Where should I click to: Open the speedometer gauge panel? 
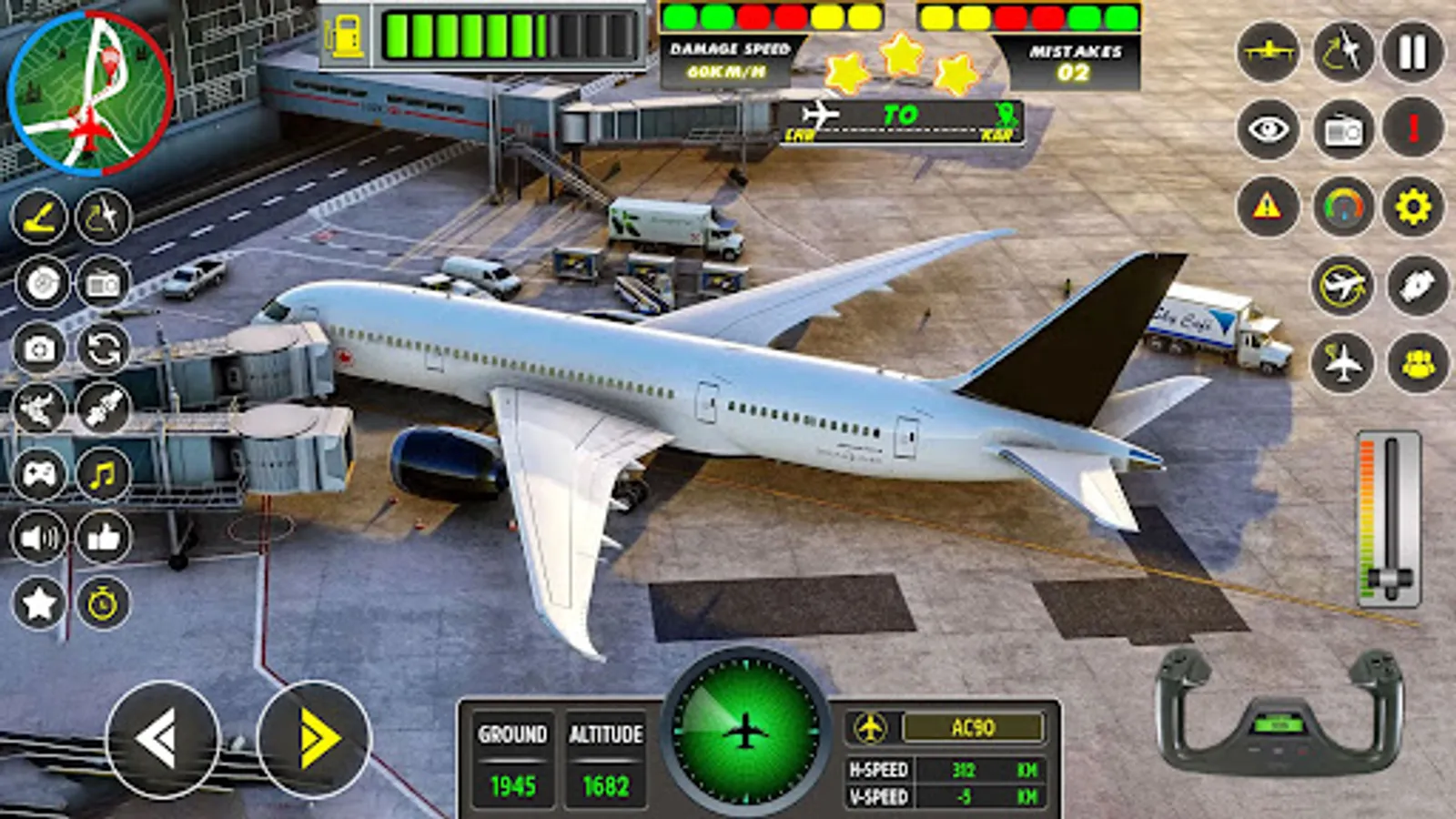(x=1342, y=207)
